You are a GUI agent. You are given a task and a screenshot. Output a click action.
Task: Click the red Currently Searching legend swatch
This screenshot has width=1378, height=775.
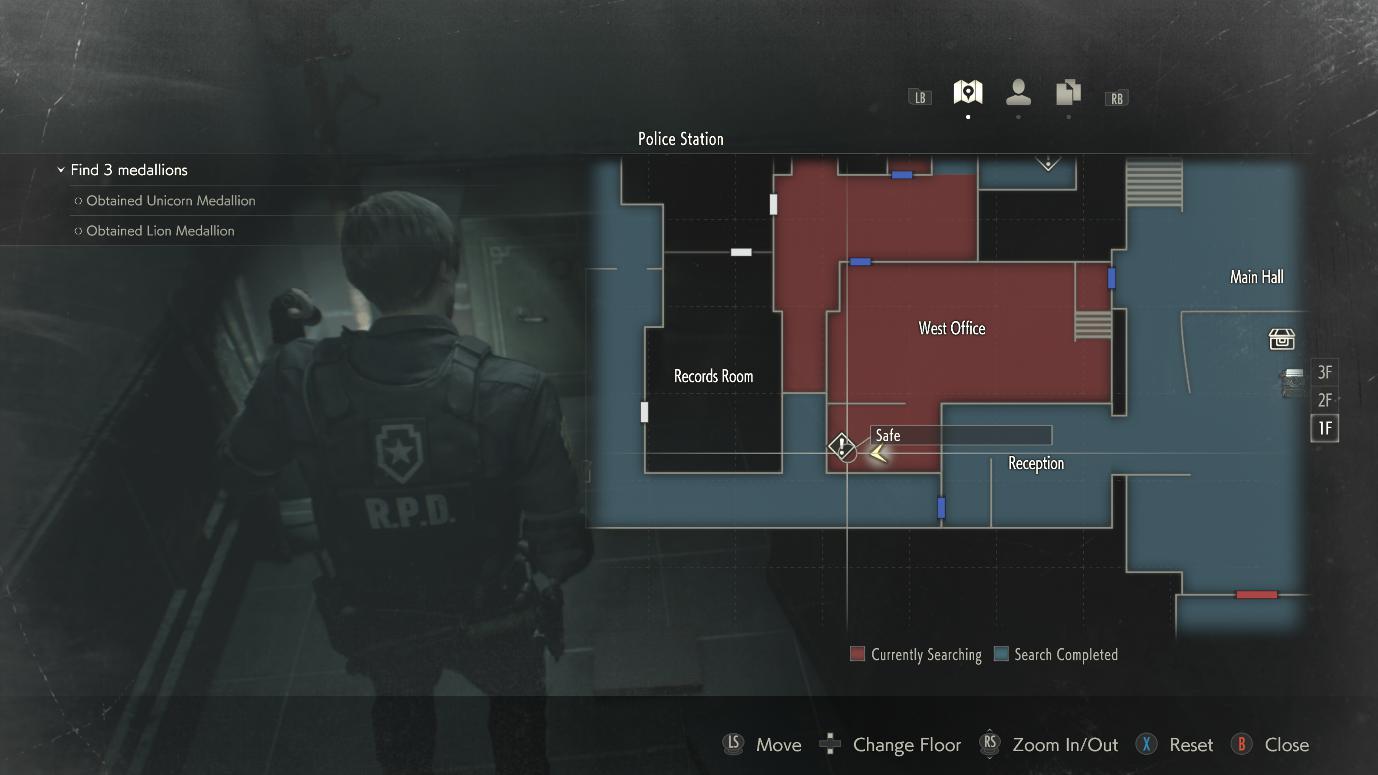pyautogui.click(x=856, y=654)
